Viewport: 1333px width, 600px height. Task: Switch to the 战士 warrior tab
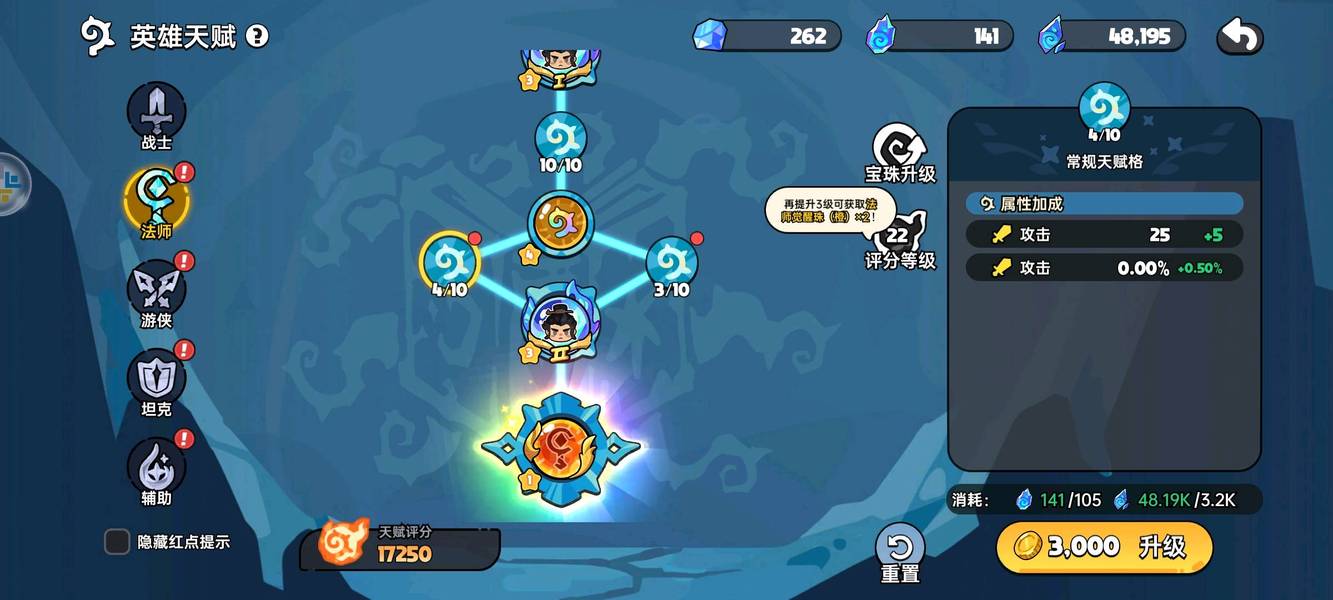[156, 114]
